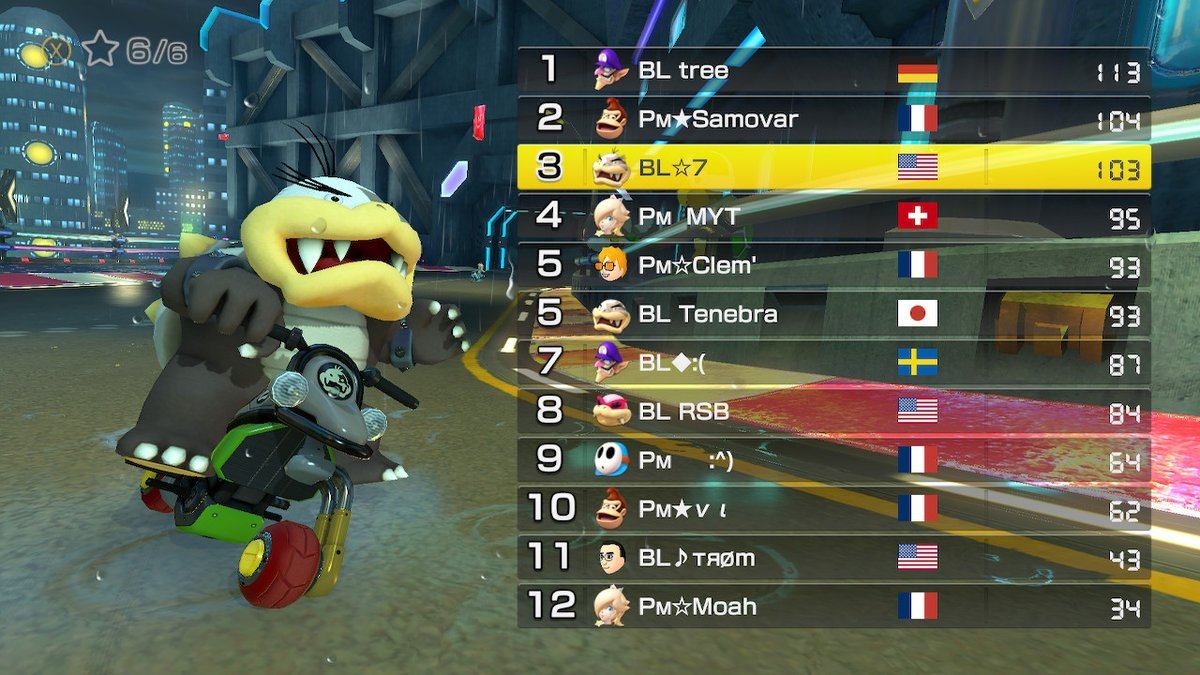Select the Pm MYT player row

(x=833, y=216)
